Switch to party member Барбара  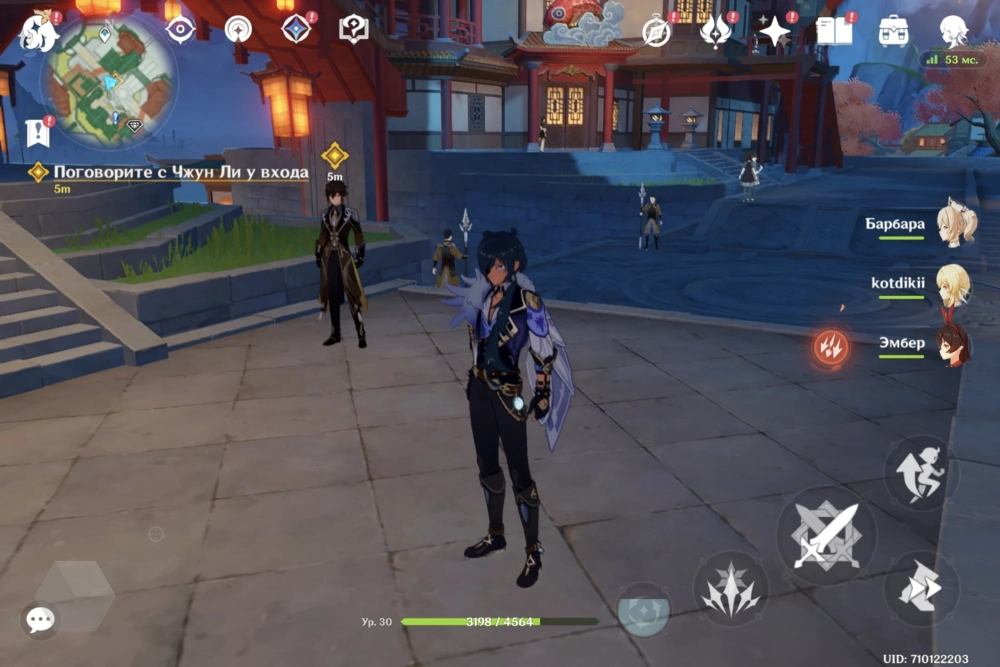tap(955, 225)
